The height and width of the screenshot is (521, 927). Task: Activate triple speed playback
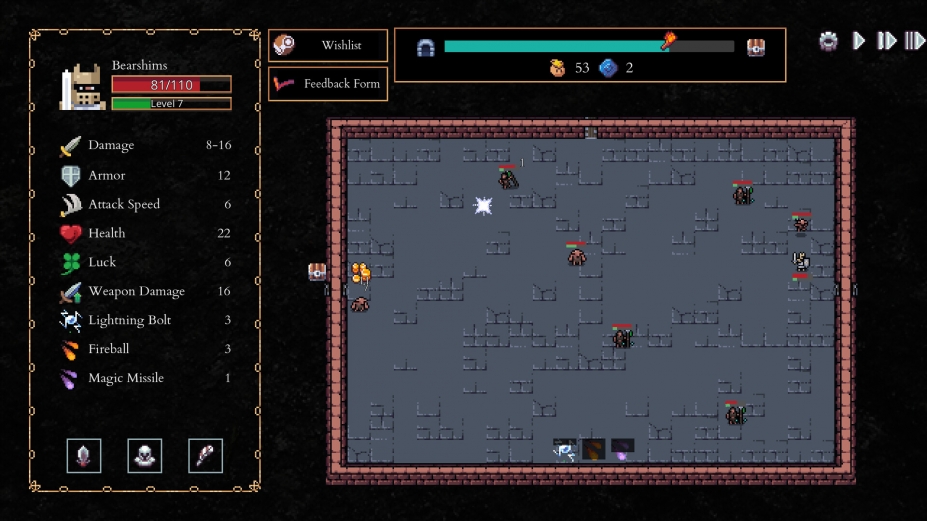click(x=914, y=41)
